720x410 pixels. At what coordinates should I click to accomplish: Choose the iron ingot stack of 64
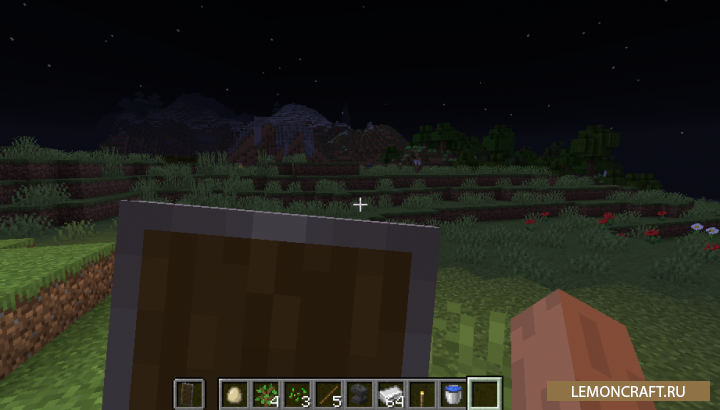point(388,393)
